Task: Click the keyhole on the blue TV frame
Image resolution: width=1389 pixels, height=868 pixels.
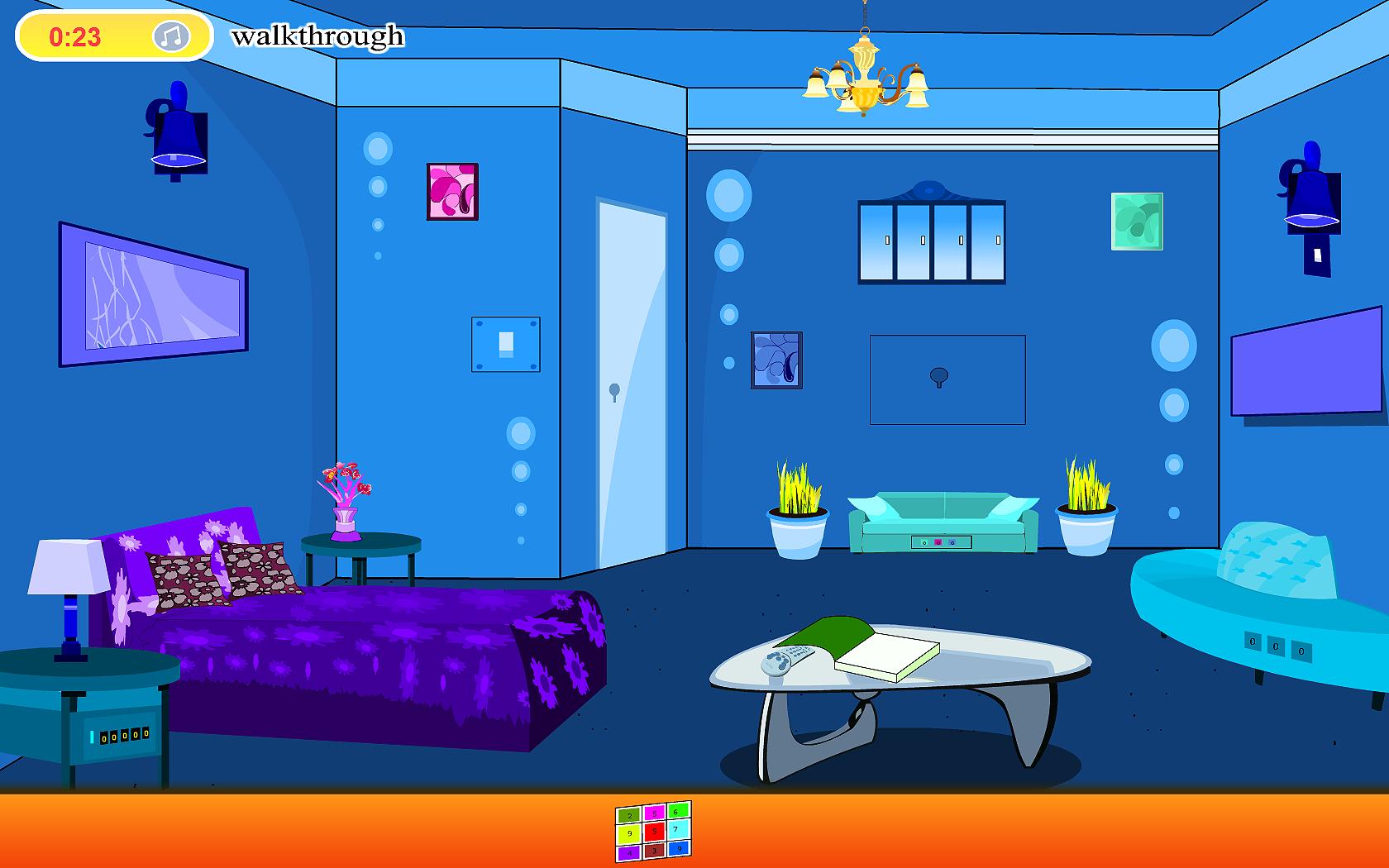Action: click(938, 376)
